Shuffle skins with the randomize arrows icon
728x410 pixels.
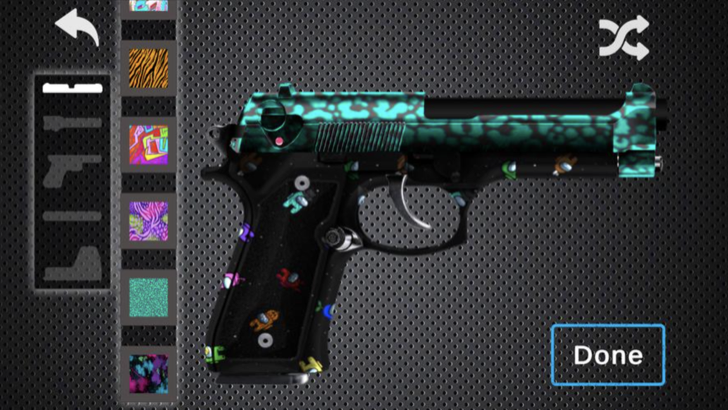[624, 38]
